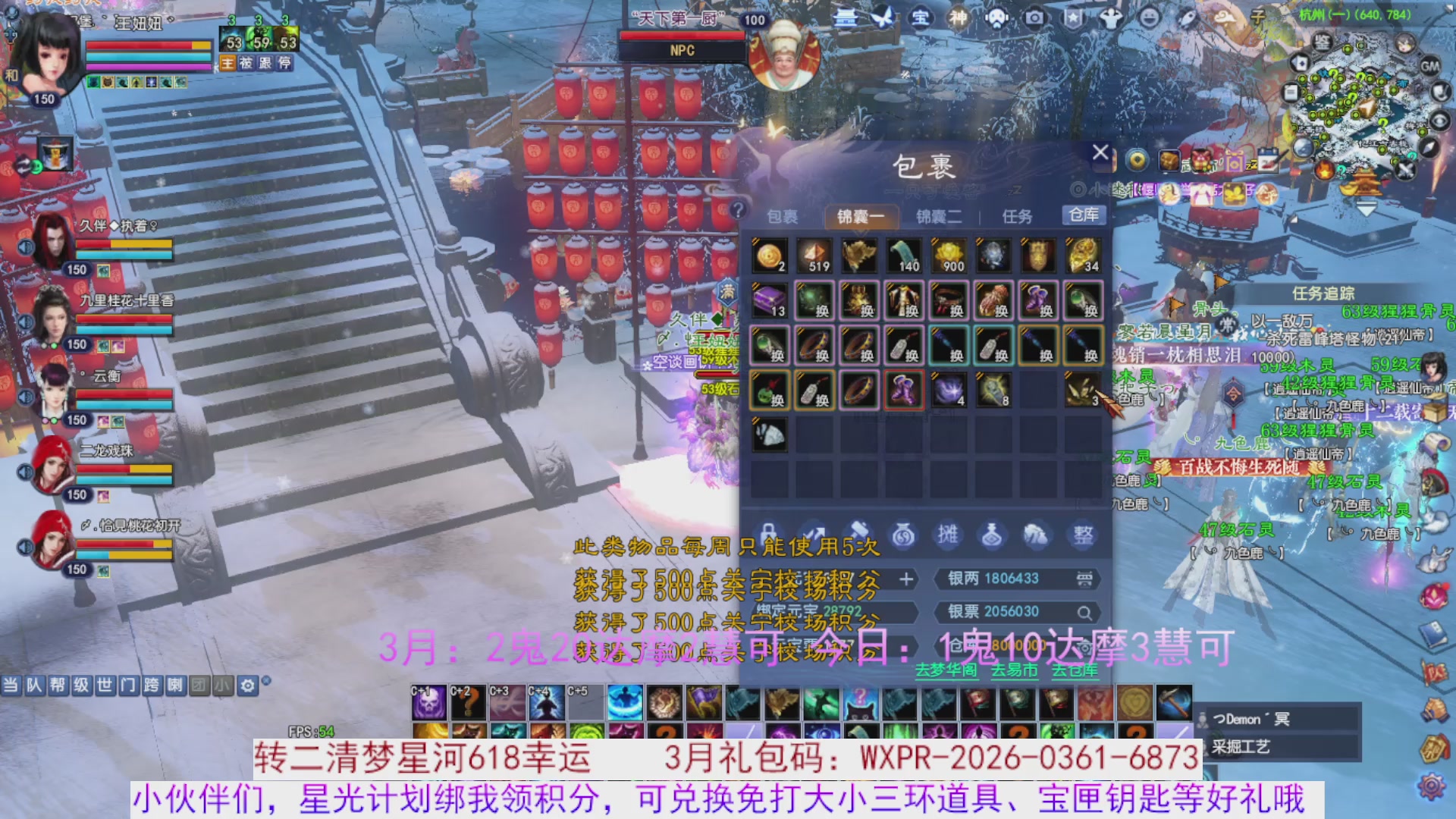Toggle the lock icon in the bag panel toolbar
This screenshot has width=1456, height=819.
pos(769,532)
